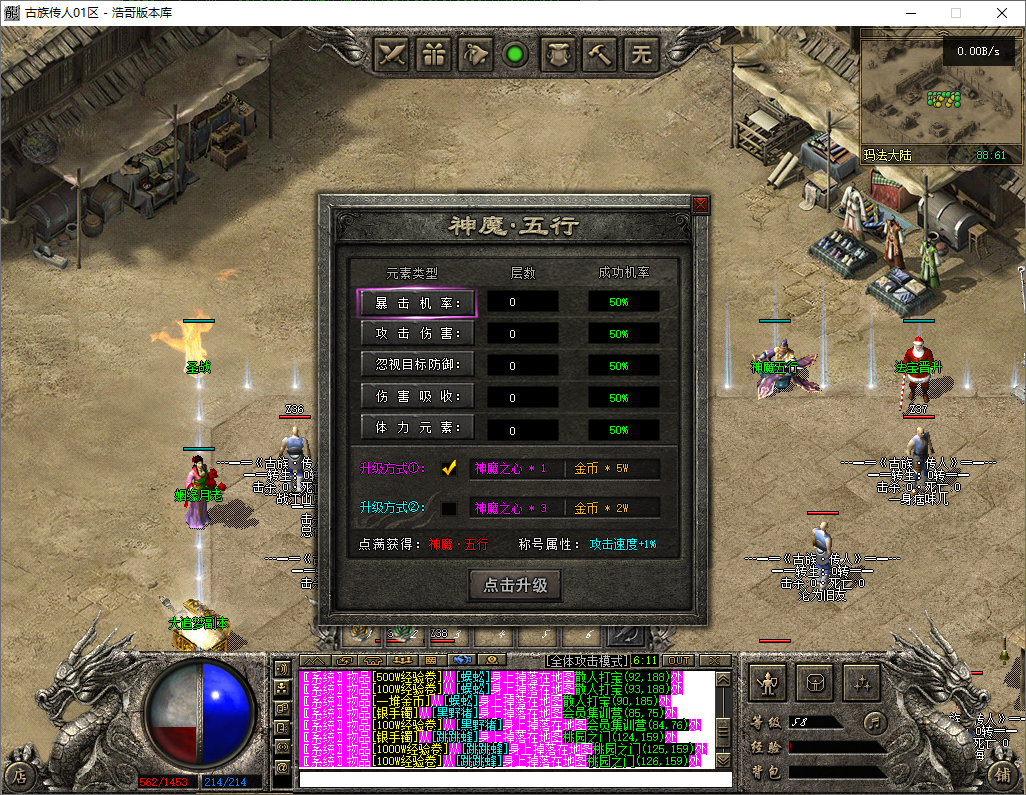Screen dimensions: 1026x795
Task: Tick the upgrade method ② checkbox
Action: coord(449,508)
